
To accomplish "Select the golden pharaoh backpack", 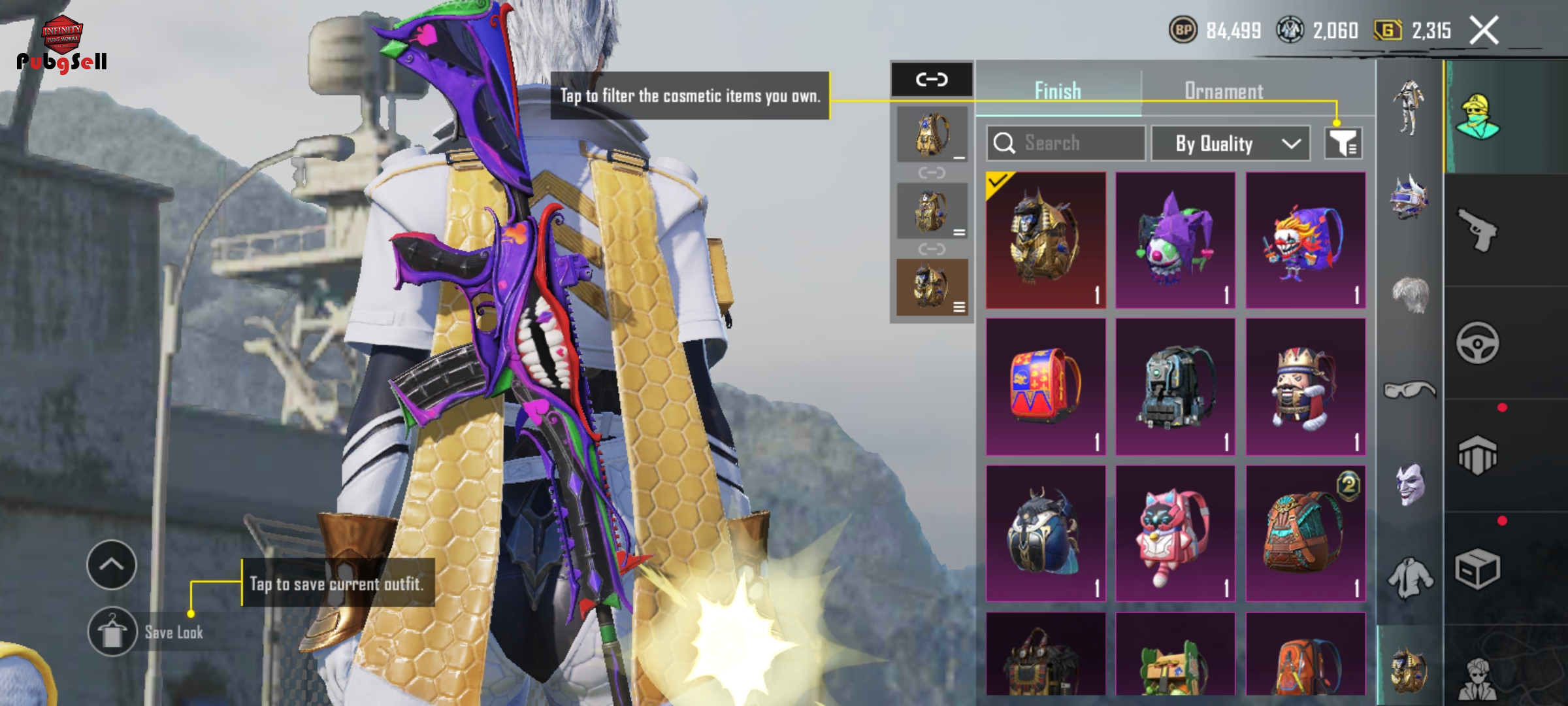I will coord(1045,240).
